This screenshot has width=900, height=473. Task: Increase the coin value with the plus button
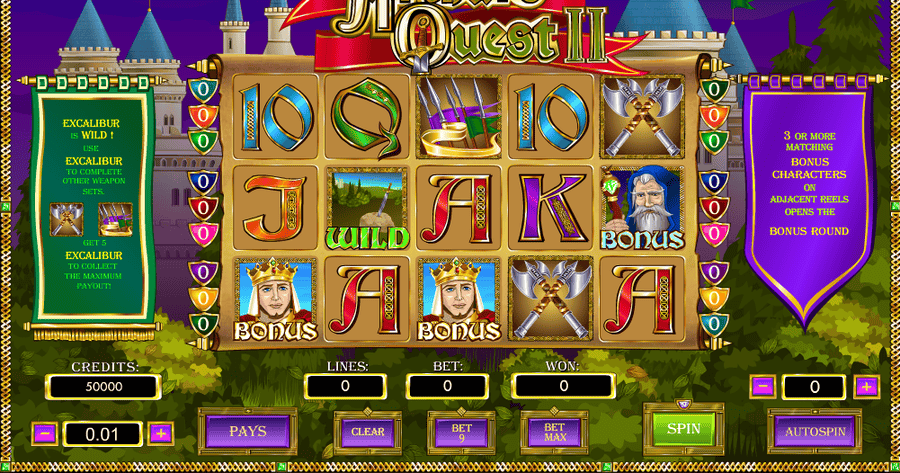161,434
